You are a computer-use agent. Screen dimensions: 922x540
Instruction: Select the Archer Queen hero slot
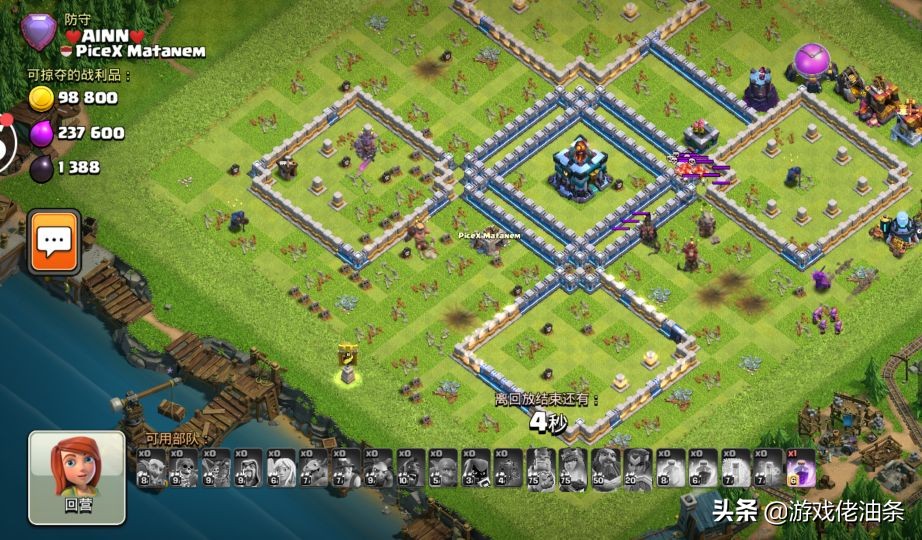point(574,467)
